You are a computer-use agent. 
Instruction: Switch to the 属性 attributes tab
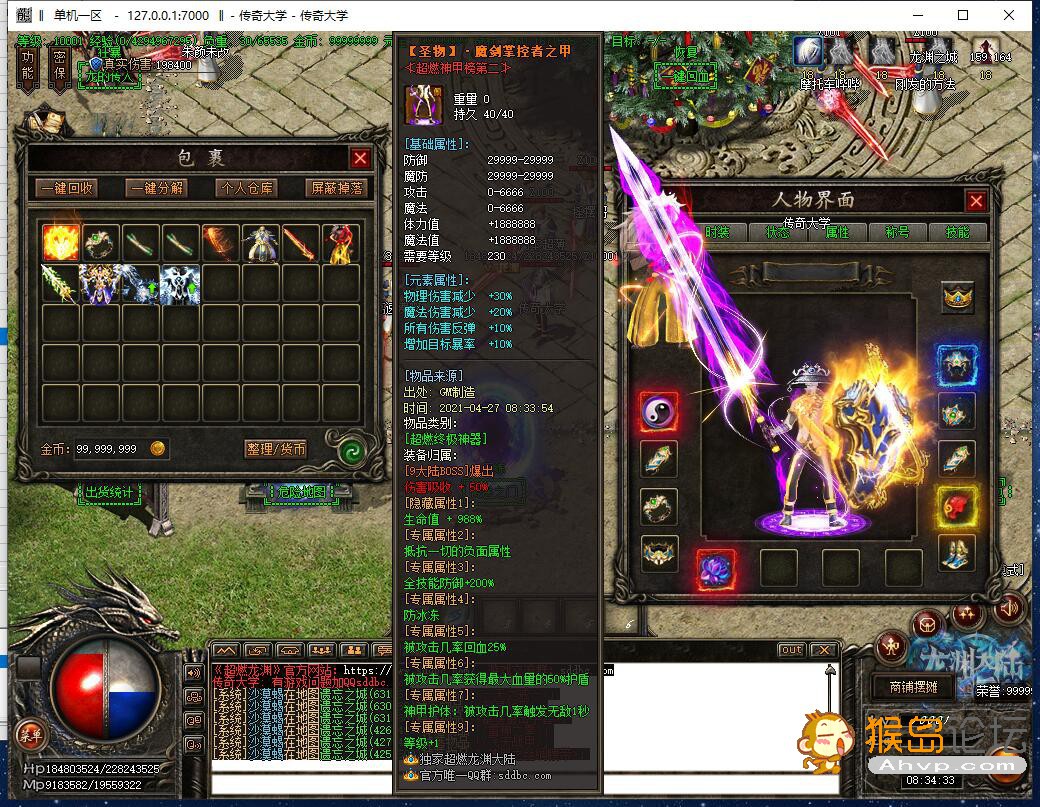tap(836, 231)
